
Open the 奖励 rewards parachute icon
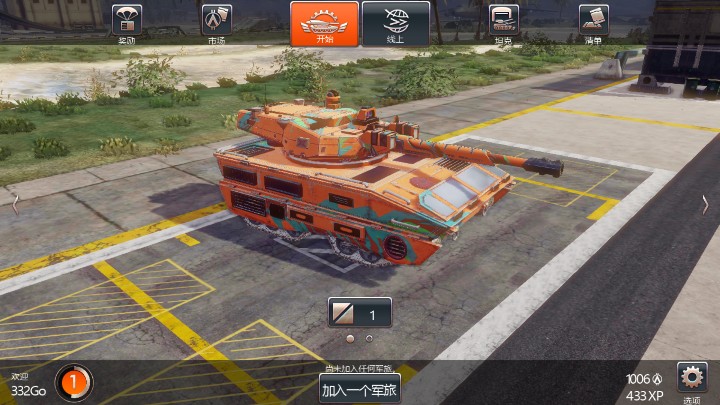pyautogui.click(x=126, y=22)
